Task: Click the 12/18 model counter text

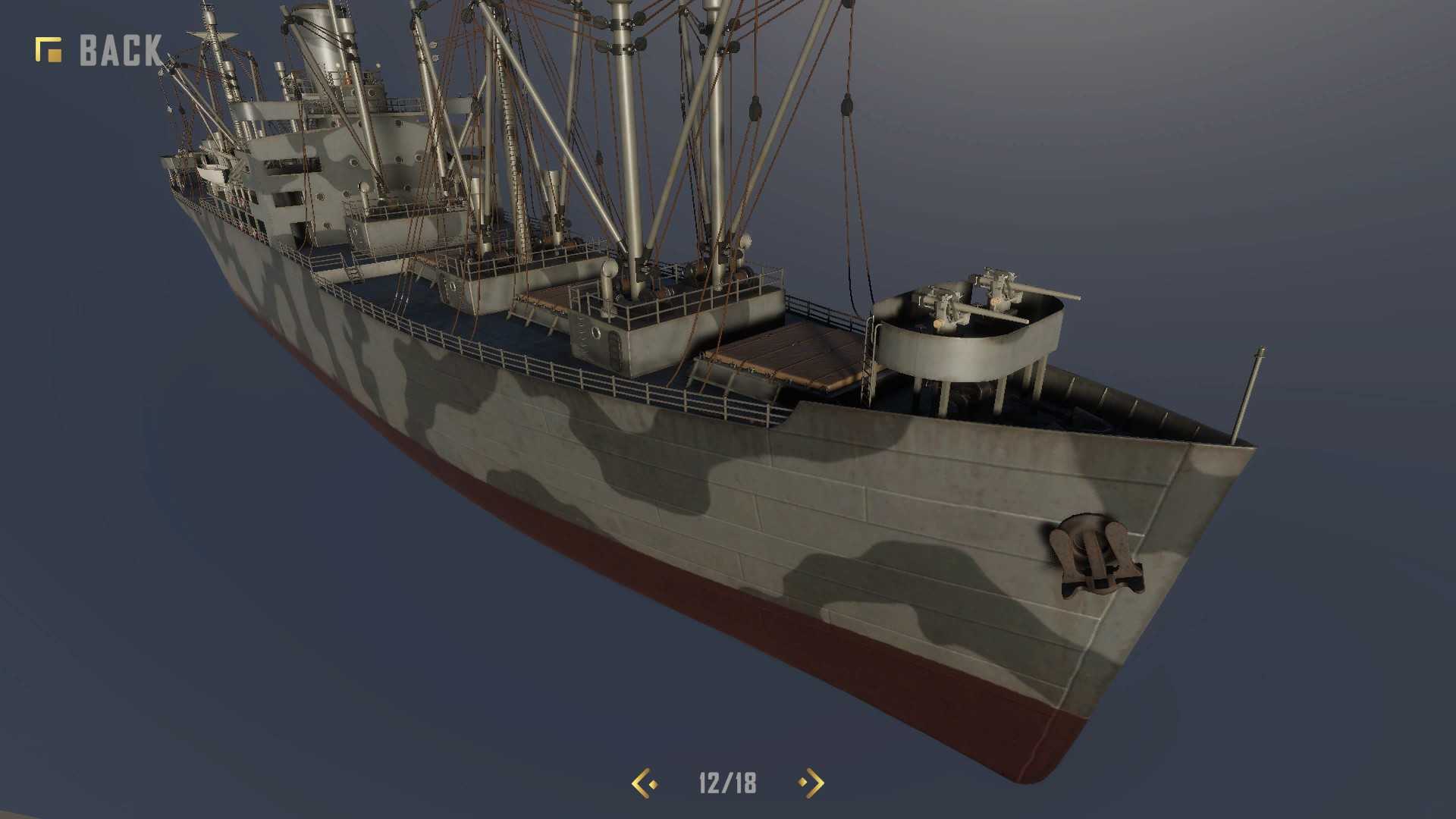Action: (726, 783)
